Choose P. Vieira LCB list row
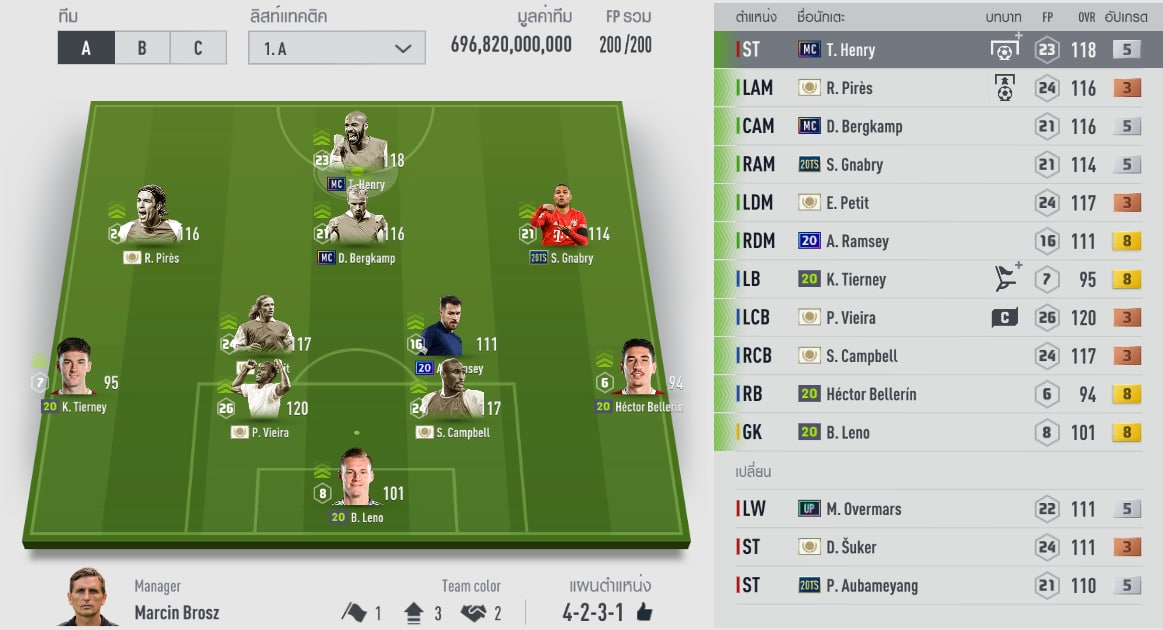 938,318
